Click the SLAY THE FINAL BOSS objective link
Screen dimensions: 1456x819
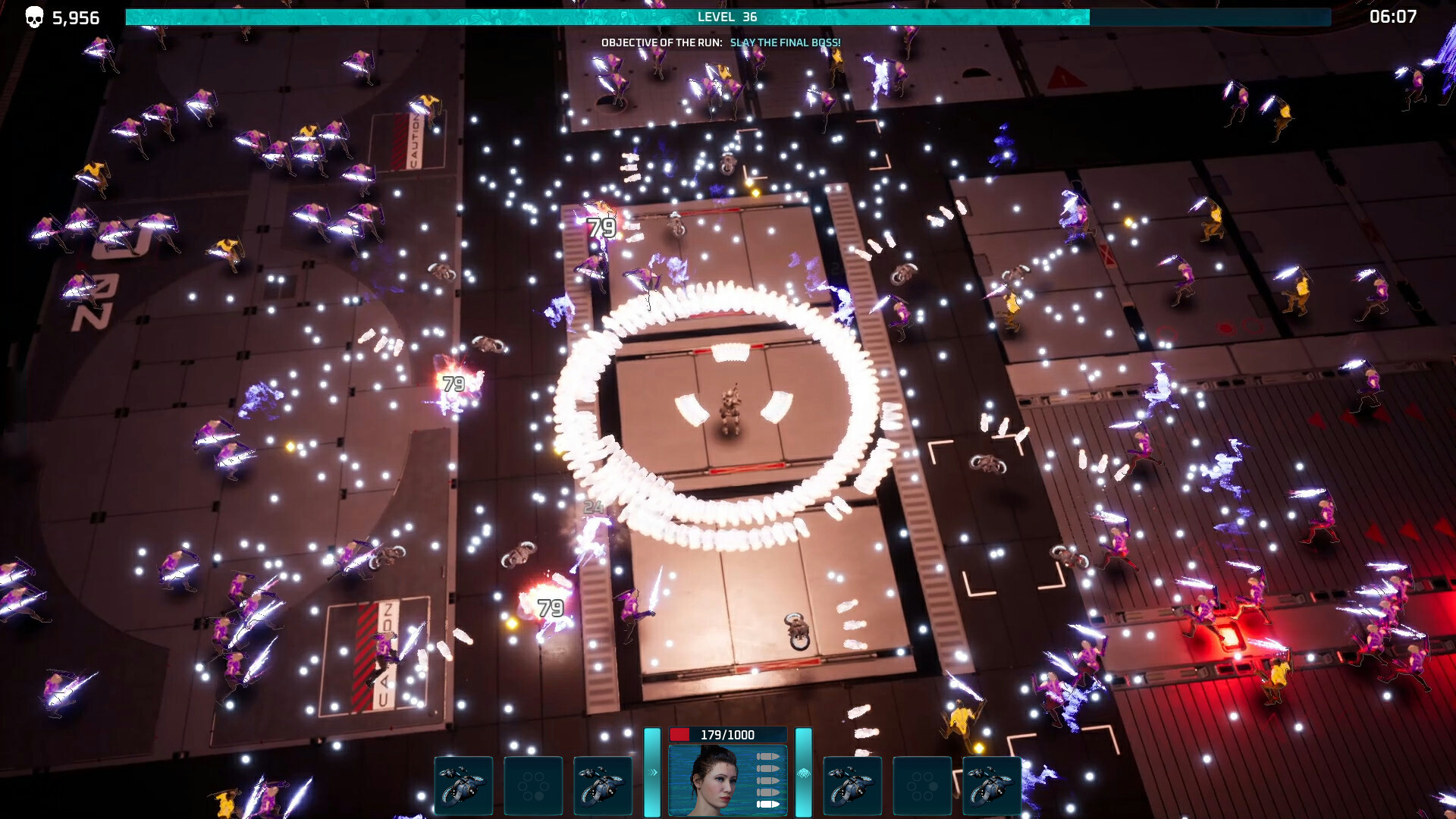(785, 43)
